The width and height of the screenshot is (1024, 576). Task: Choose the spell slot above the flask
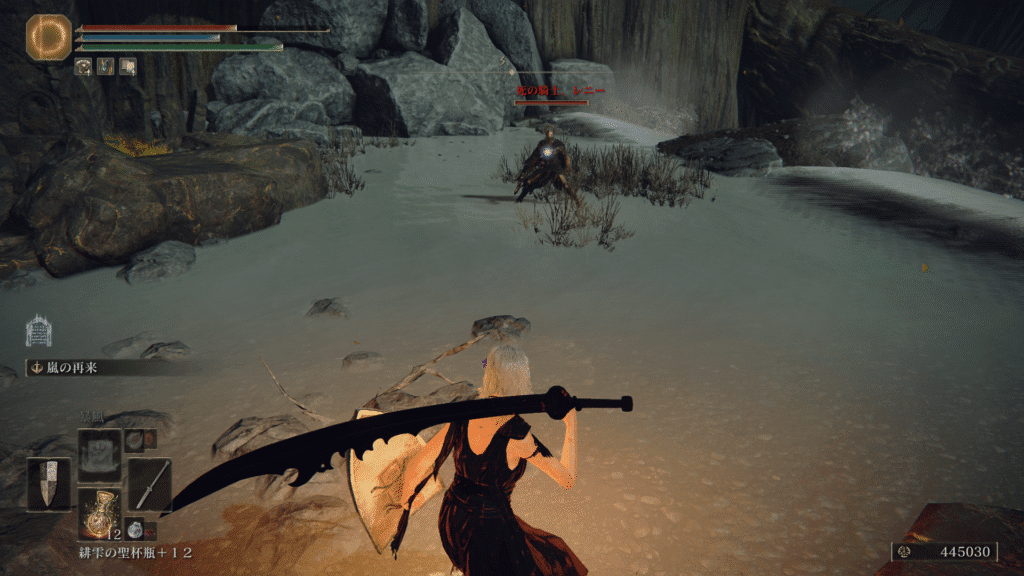click(100, 452)
